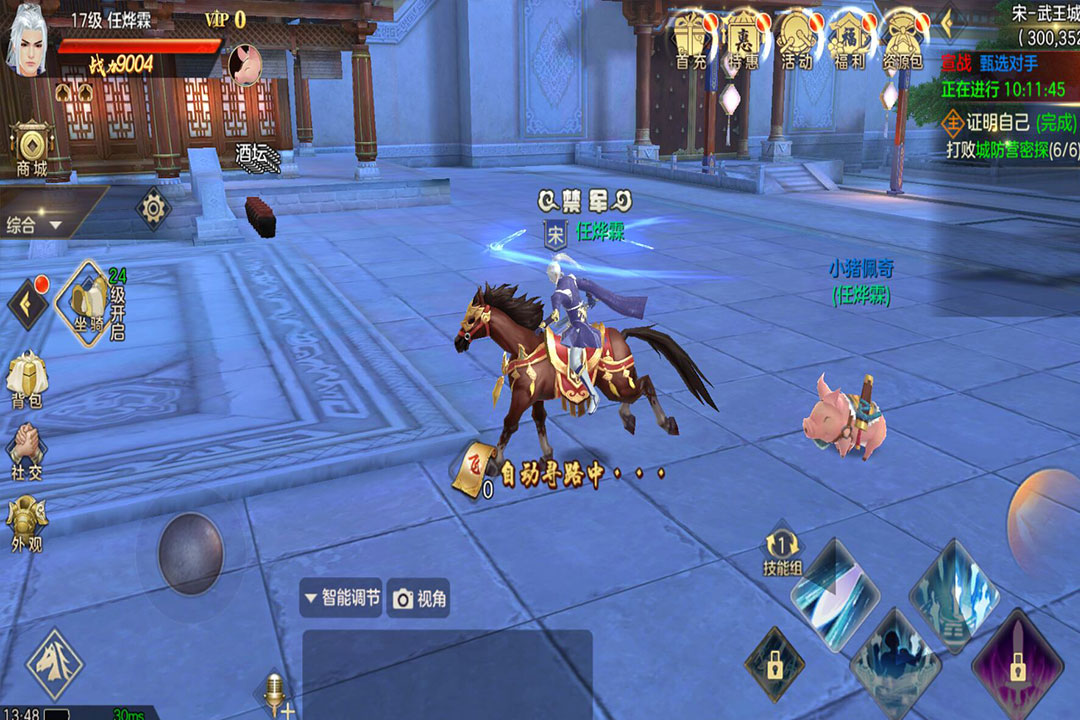Open the 外观 appearance menu

(27, 524)
